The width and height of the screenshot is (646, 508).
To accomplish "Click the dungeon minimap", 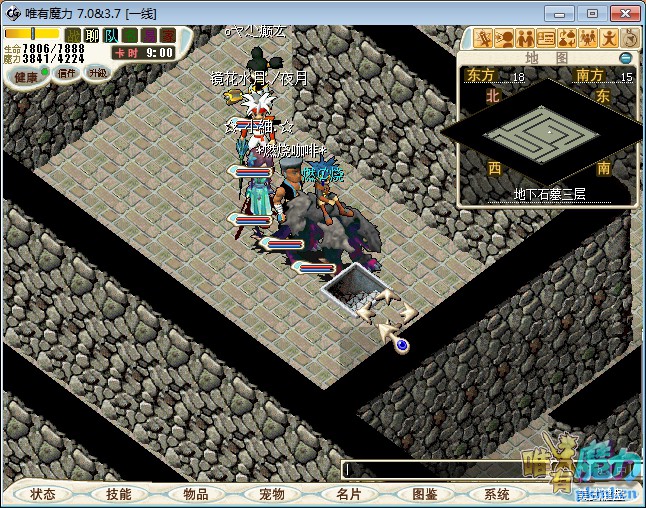I will pos(546,132).
